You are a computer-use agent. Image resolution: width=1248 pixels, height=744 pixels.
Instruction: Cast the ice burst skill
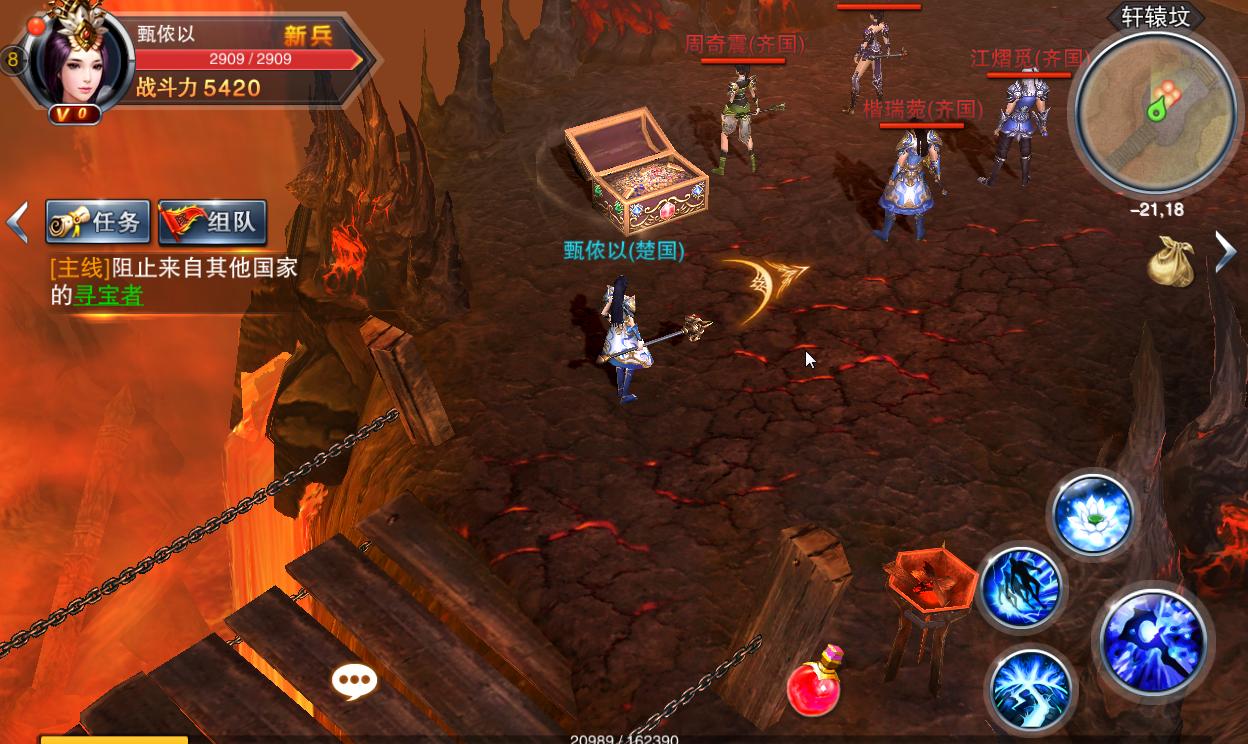click(x=1030, y=689)
